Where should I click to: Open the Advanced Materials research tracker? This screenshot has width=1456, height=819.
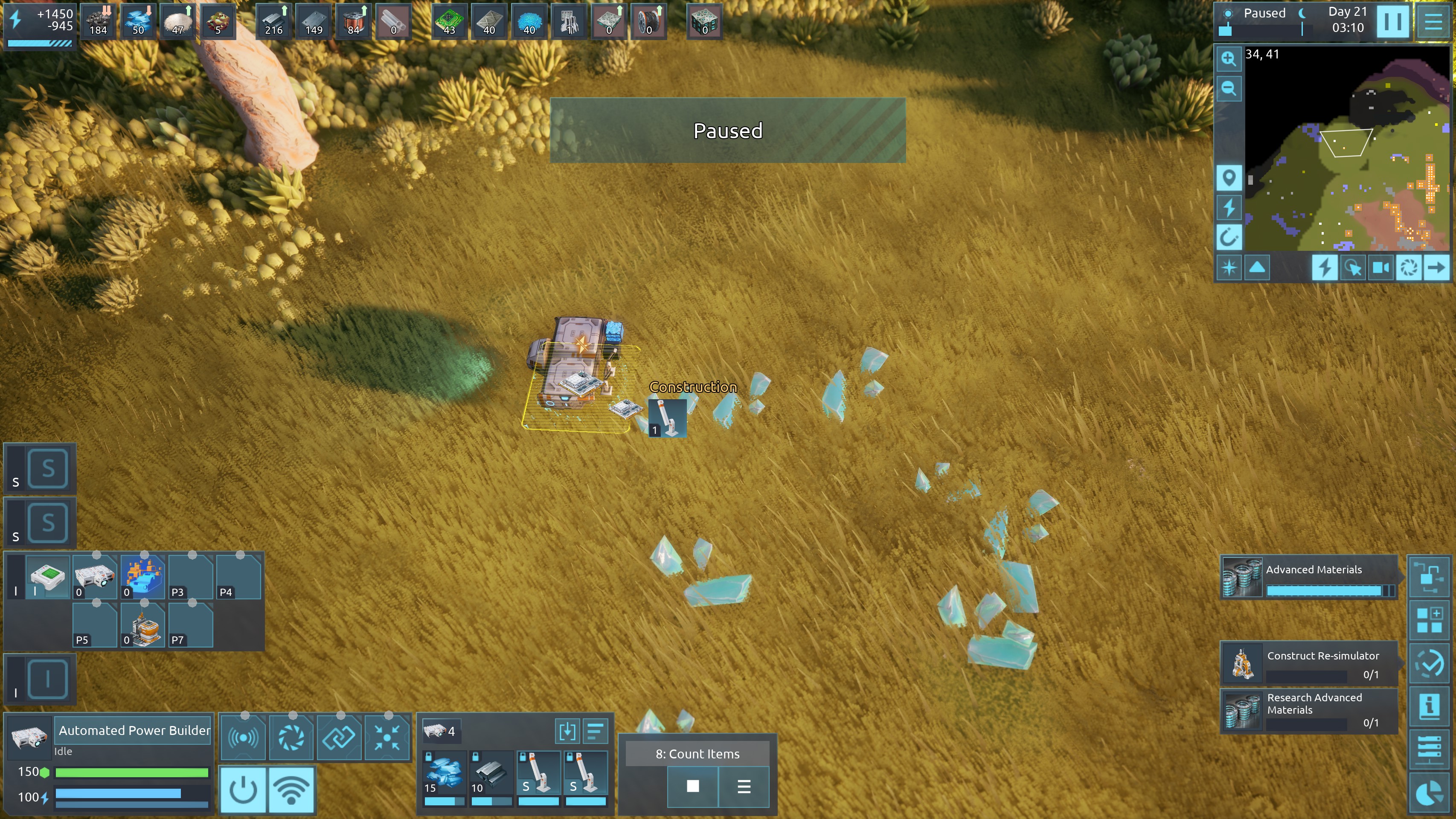tap(1308, 577)
